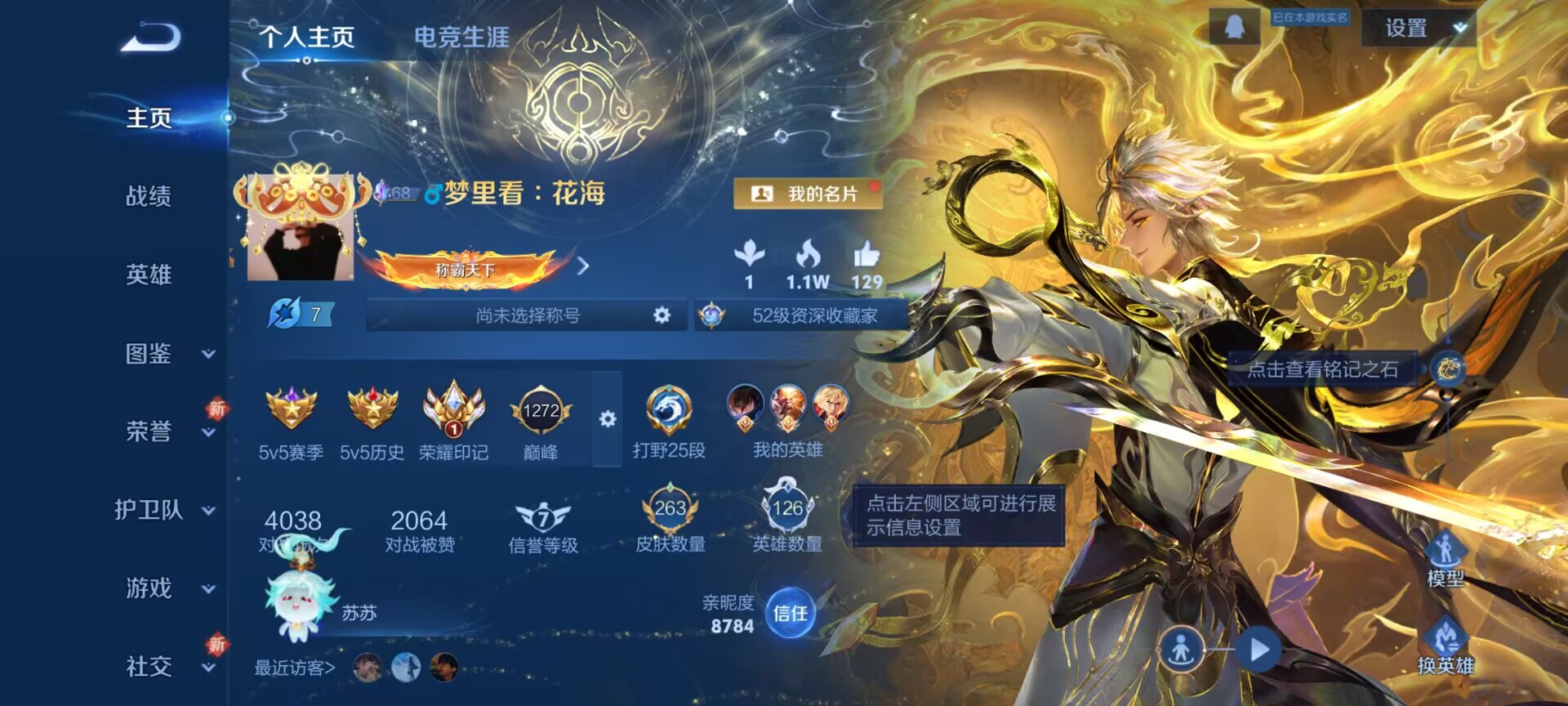Switch to the 电竞生涯 tab
1568x706 pixels.
pos(462,36)
